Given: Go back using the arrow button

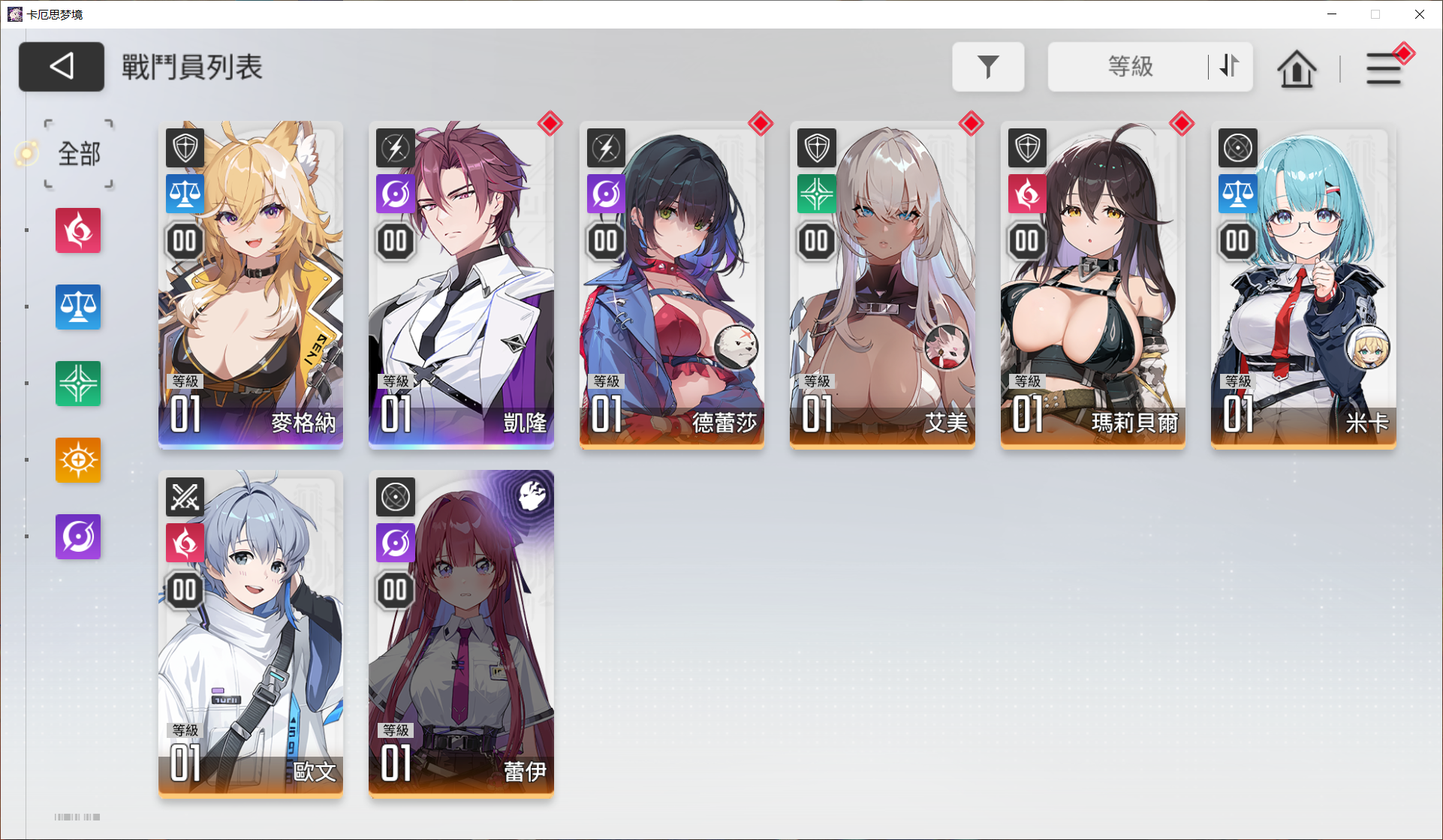Looking at the screenshot, I should (62, 67).
